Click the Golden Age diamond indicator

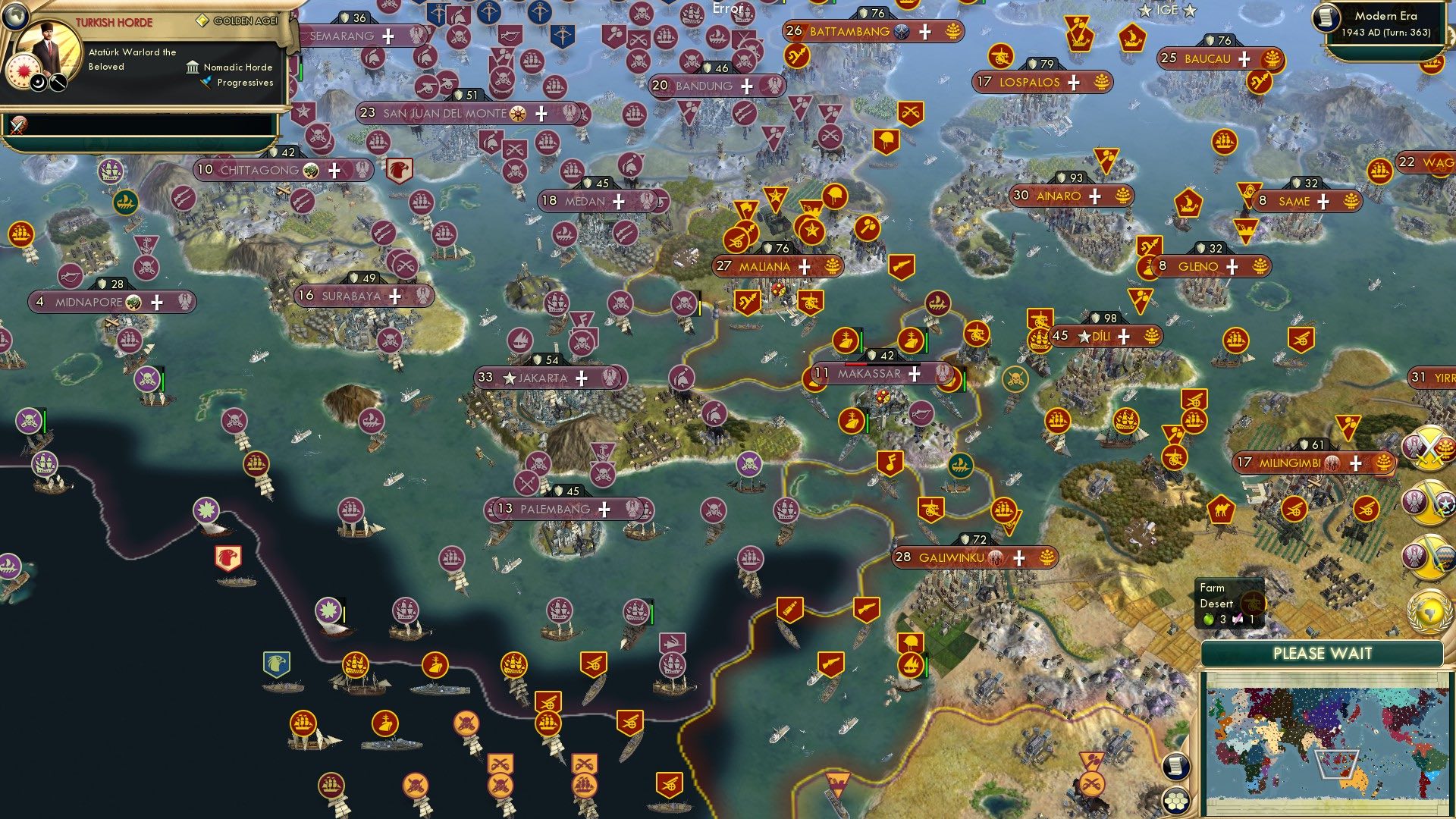pos(202,21)
